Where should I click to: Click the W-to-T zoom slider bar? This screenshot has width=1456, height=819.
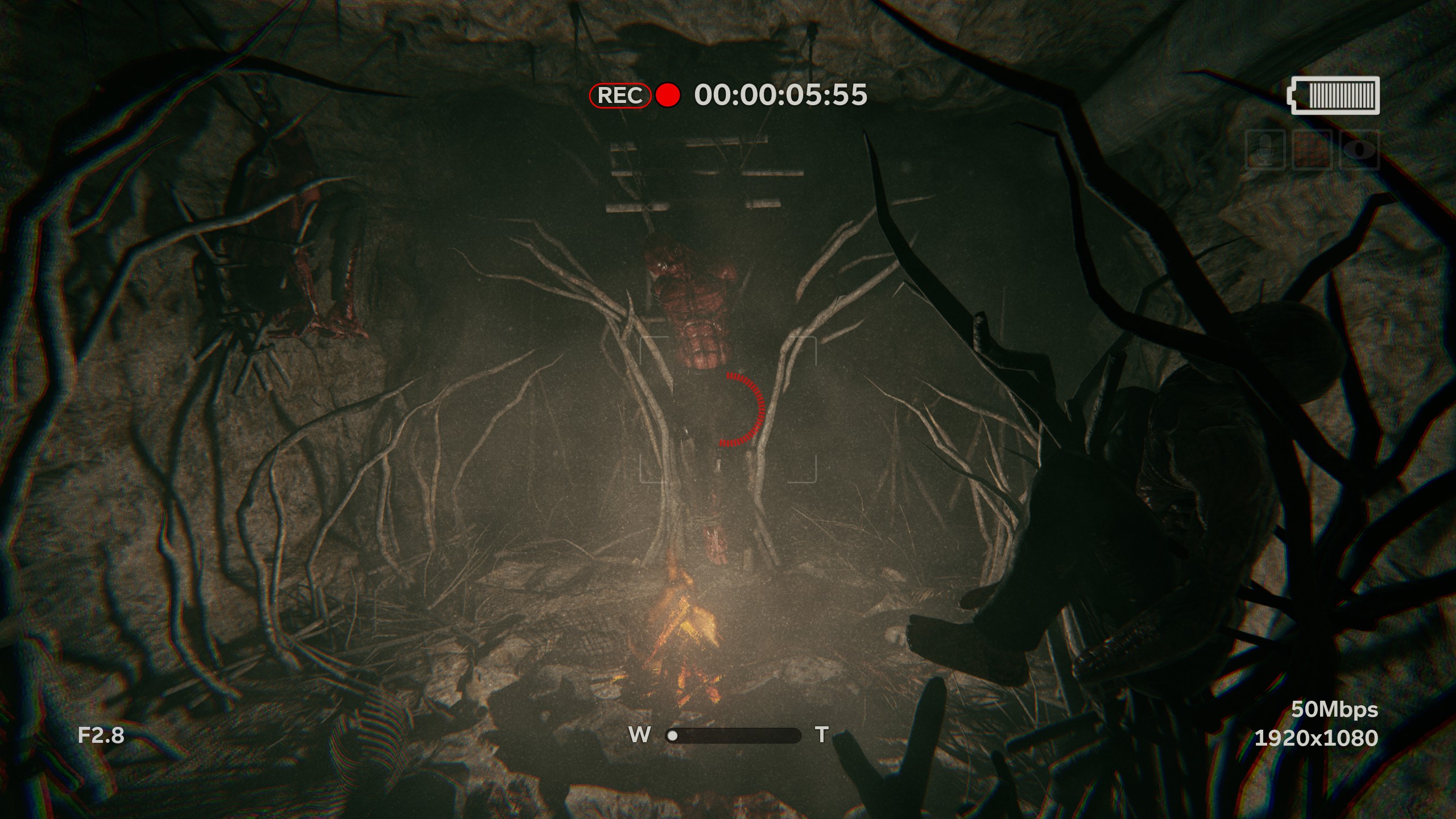click(733, 735)
